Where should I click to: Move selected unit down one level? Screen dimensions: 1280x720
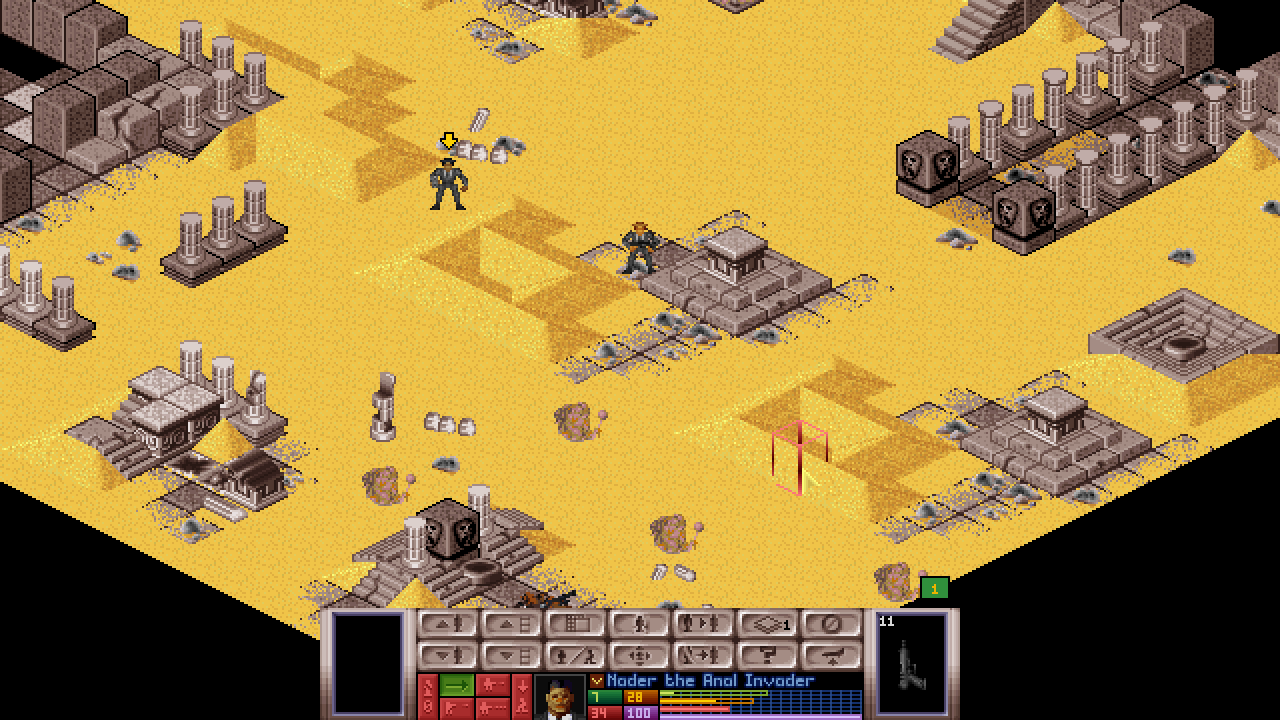point(447,656)
